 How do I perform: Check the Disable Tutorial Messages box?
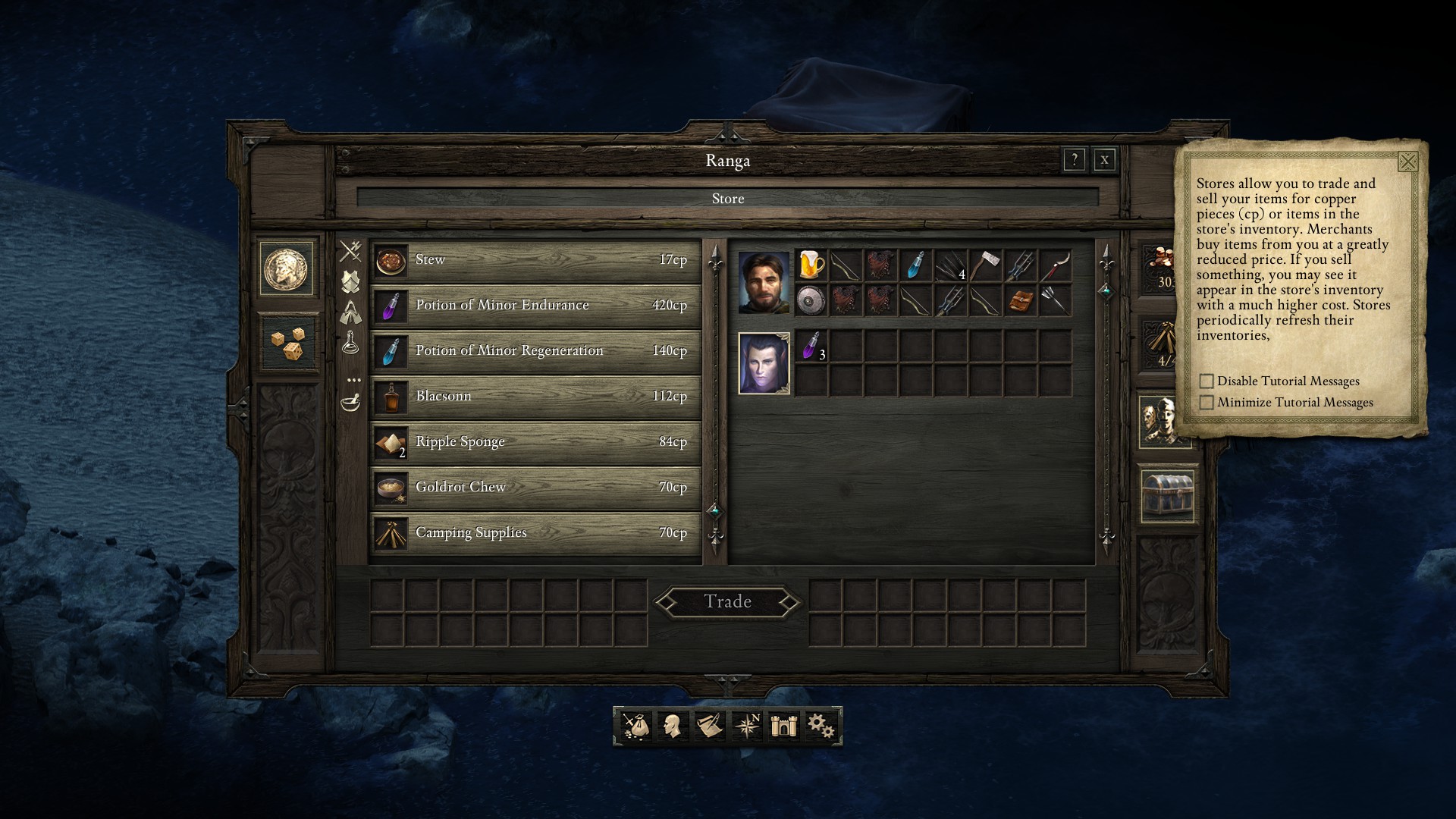[x=1206, y=381]
